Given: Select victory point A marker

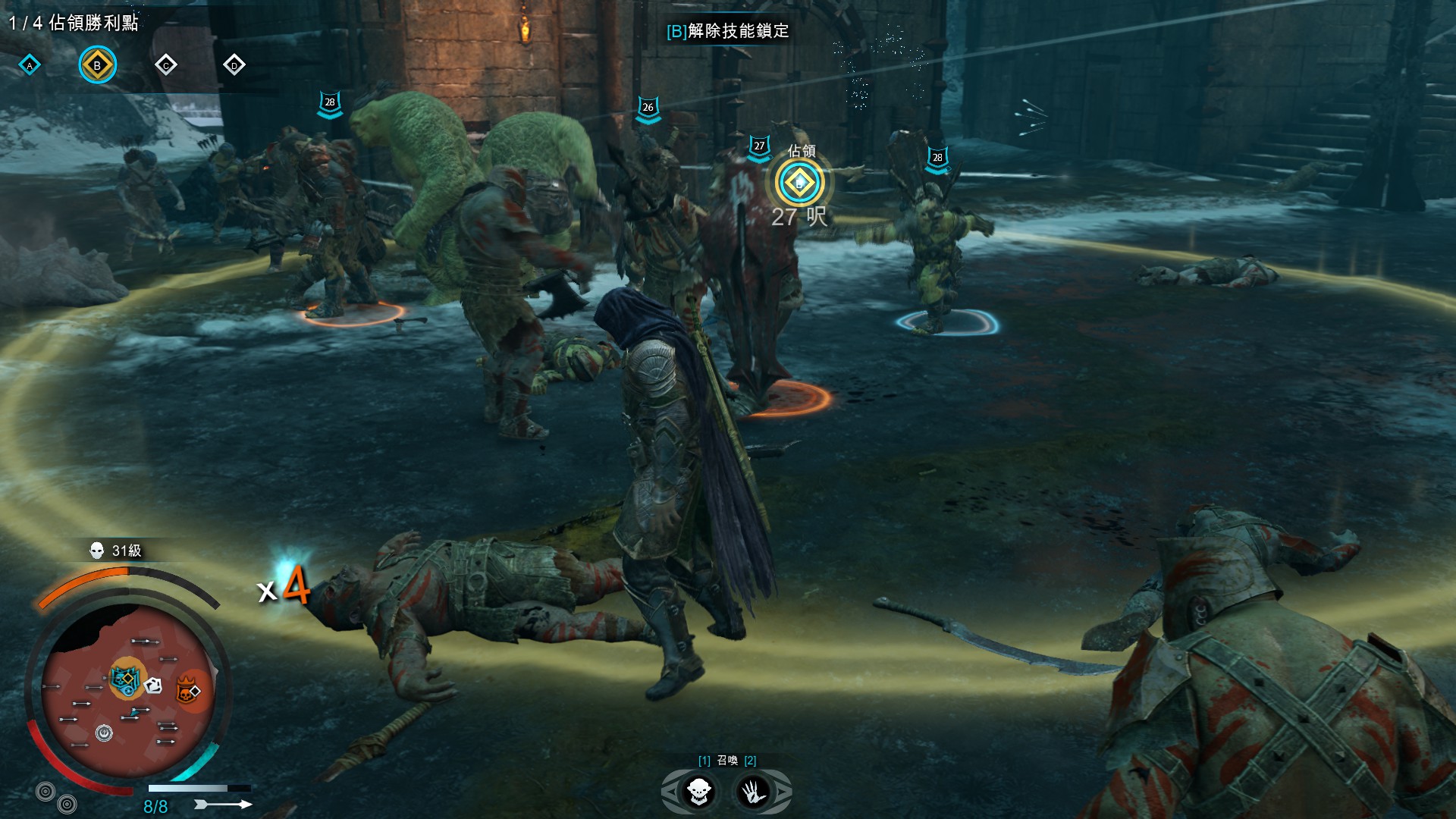Looking at the screenshot, I should coord(30,65).
